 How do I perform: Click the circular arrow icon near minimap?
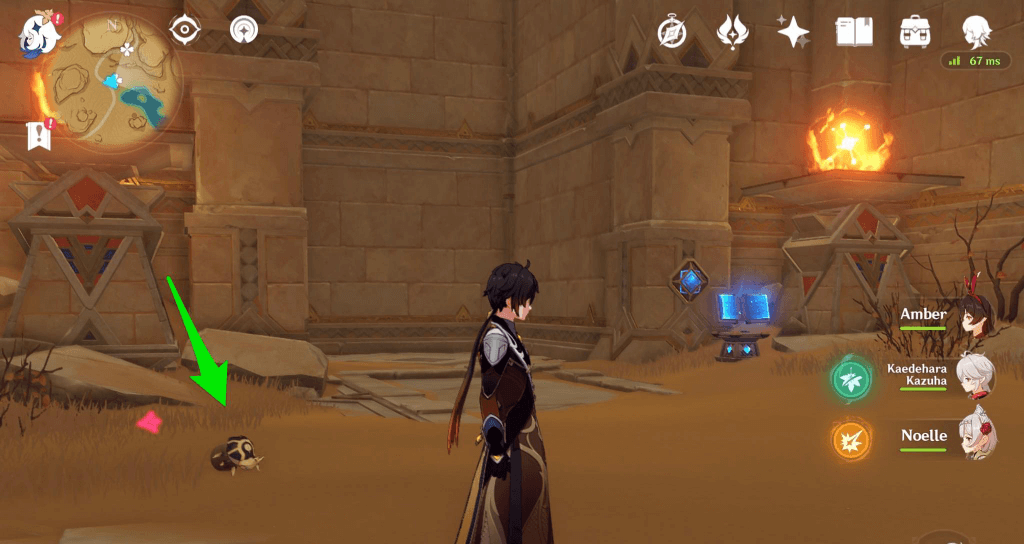[x=243, y=31]
